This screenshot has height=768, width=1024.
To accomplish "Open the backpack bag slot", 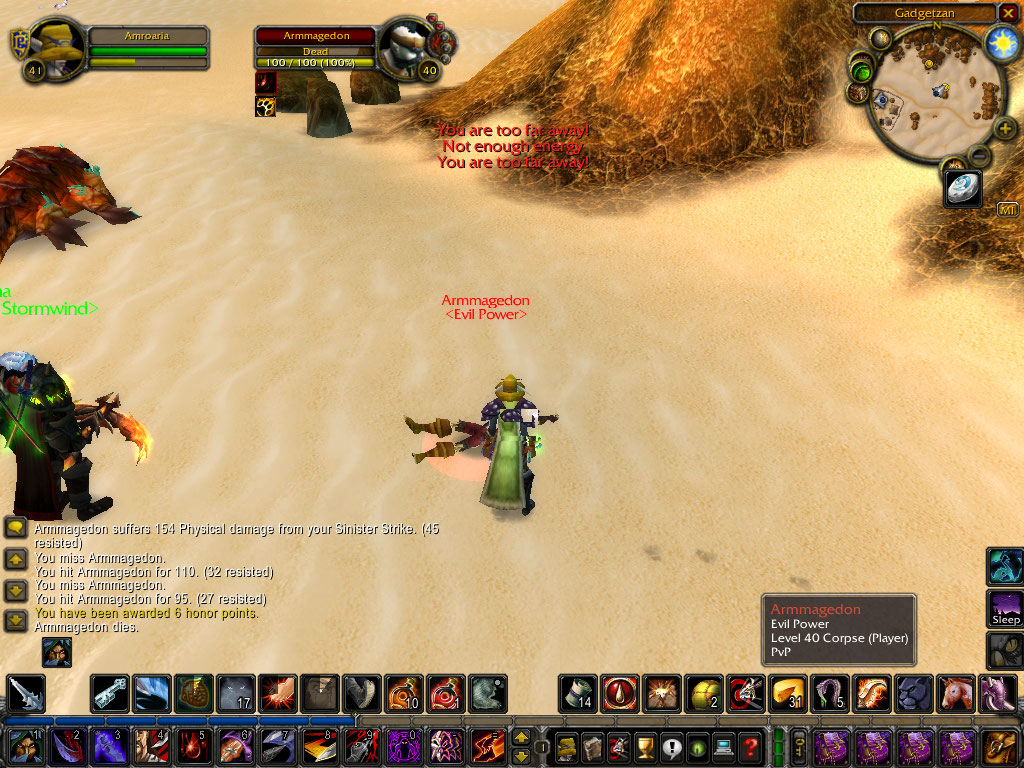I will [998, 746].
